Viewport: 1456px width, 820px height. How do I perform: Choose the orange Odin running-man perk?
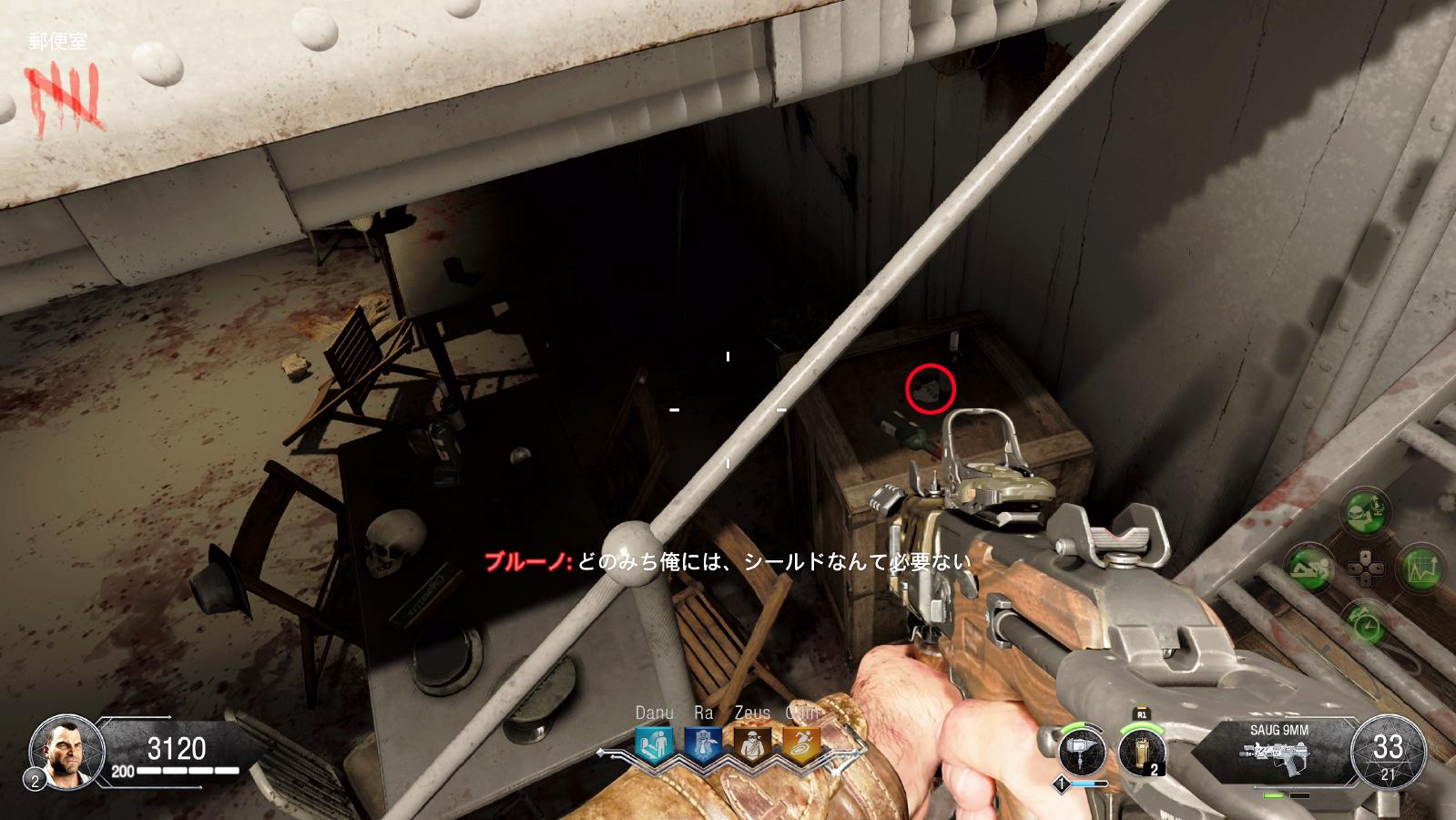click(x=801, y=745)
